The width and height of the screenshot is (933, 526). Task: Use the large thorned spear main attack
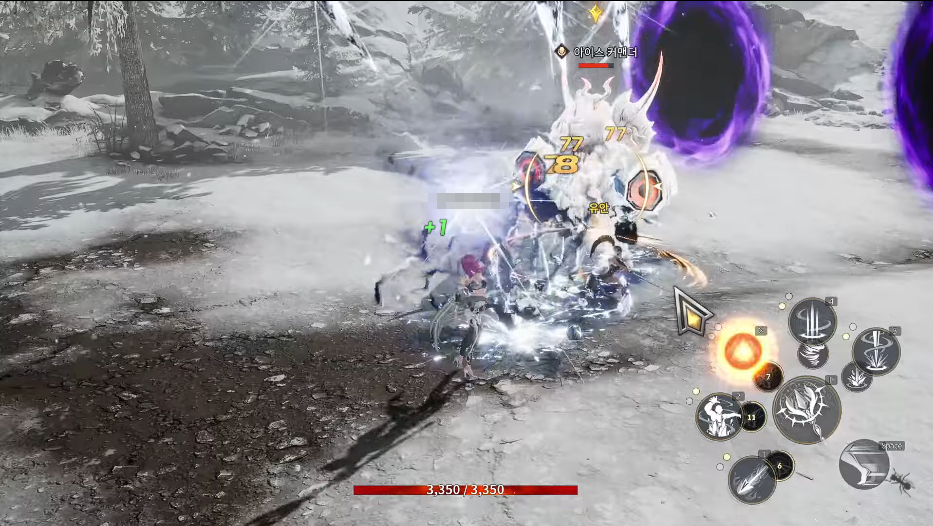point(806,410)
